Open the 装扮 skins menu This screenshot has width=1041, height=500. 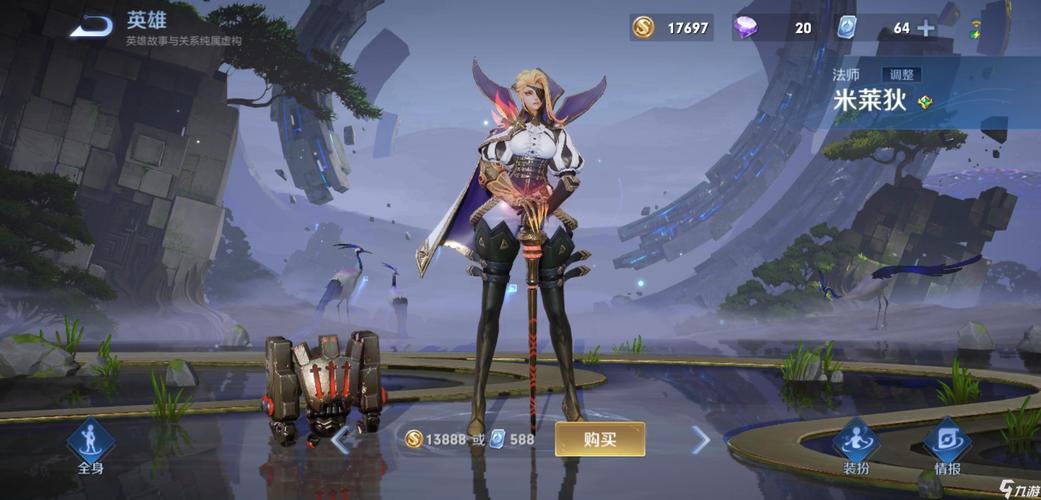coord(856,447)
